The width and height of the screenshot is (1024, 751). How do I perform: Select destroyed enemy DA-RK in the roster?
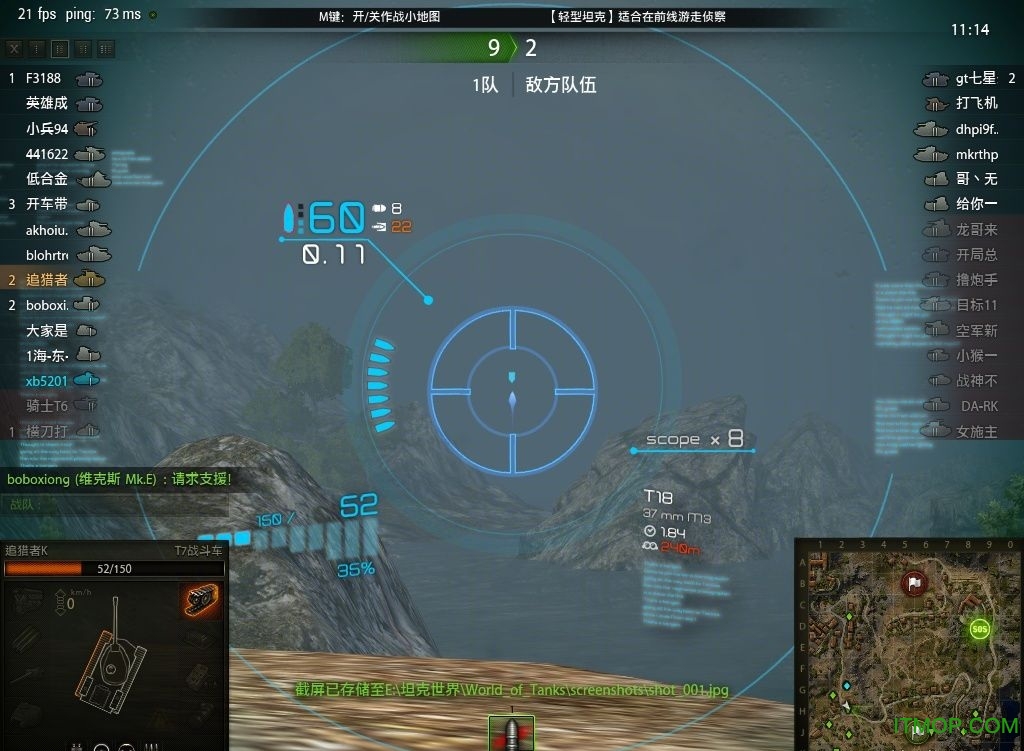tap(979, 406)
